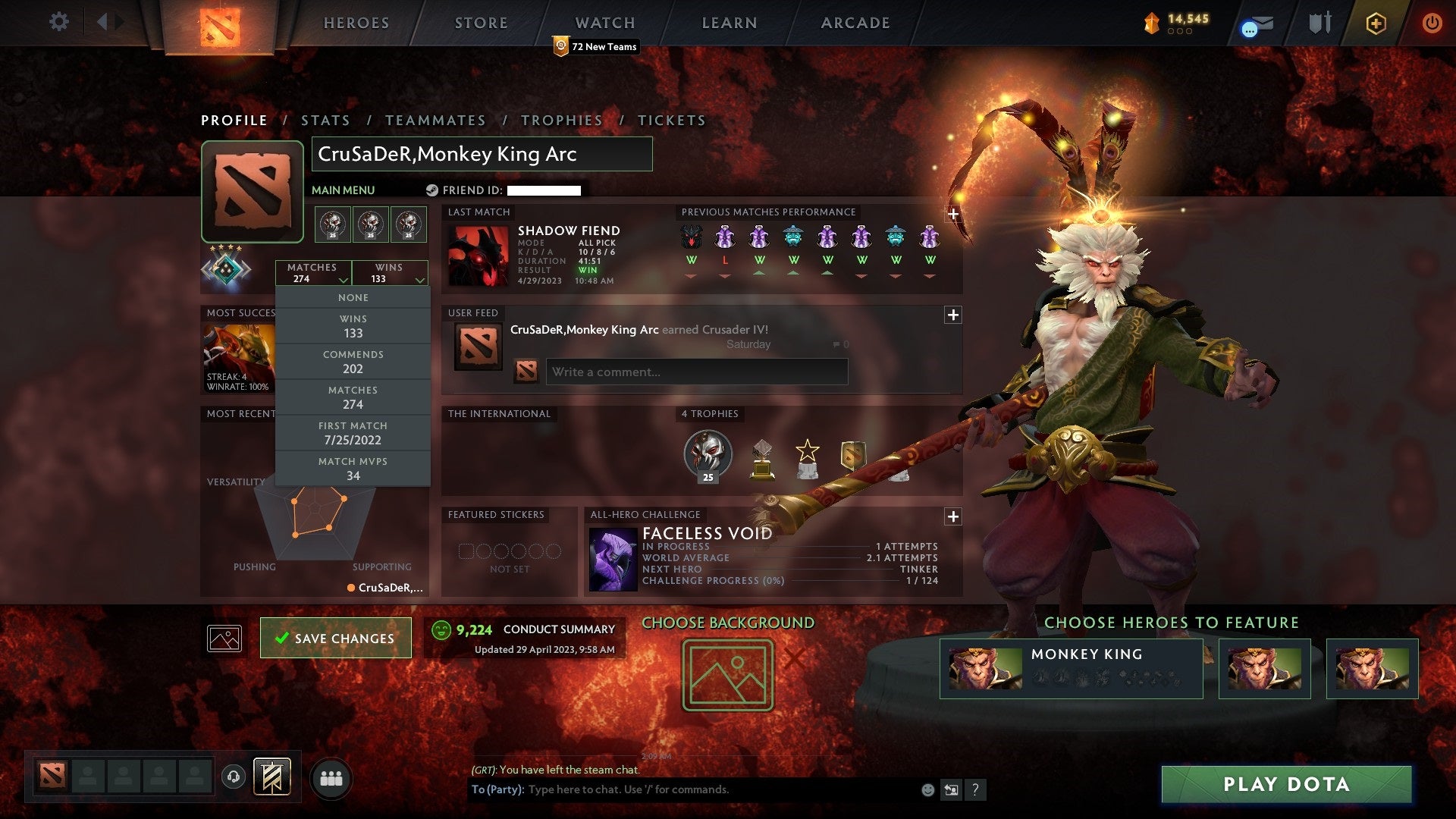Click the power button to exit Dota
1456x819 pixels.
pos(1432,23)
